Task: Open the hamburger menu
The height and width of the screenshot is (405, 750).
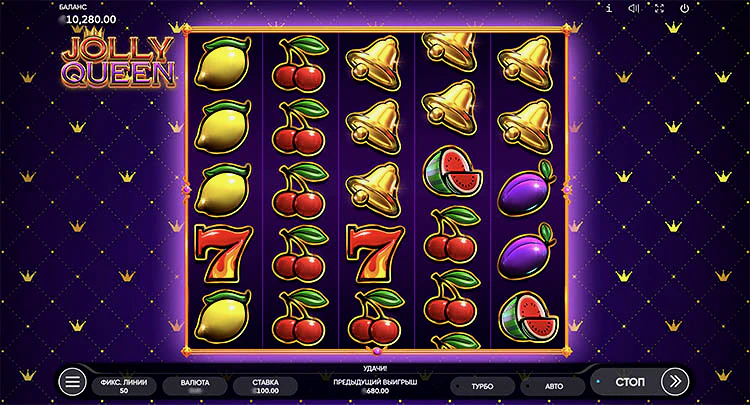Action: 73,382
